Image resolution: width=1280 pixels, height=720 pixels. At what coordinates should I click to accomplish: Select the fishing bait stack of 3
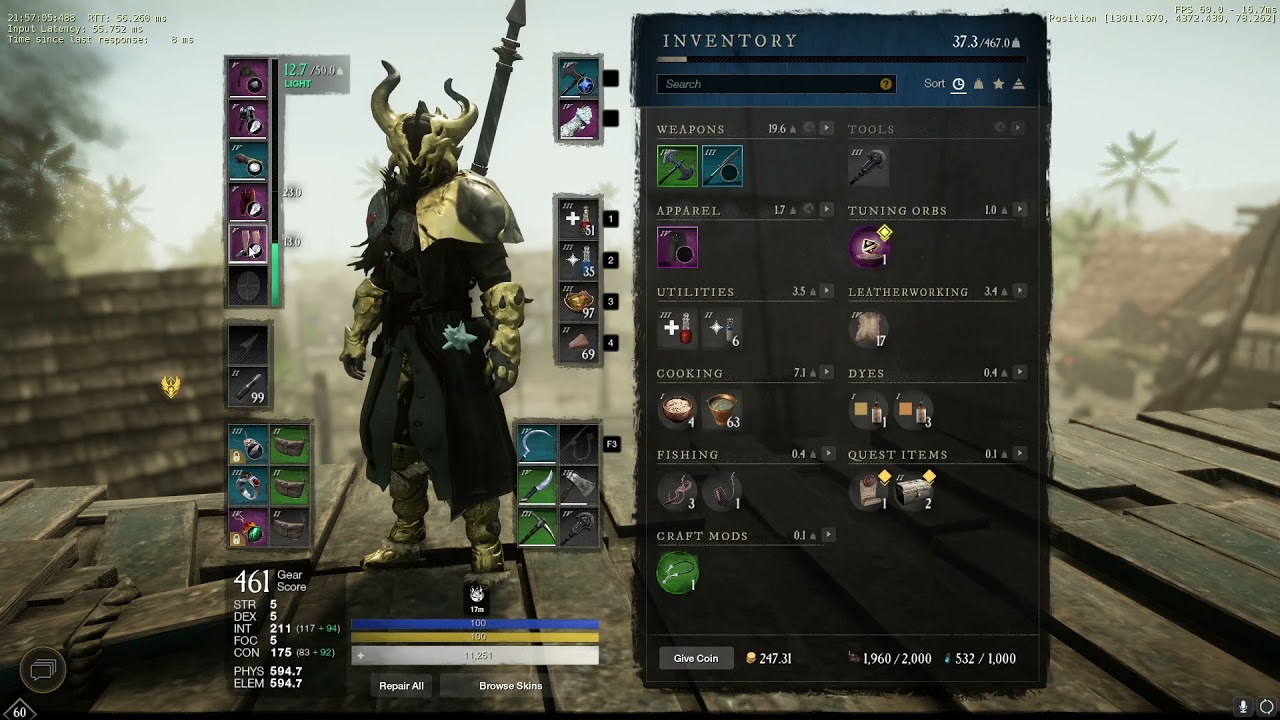tap(677, 491)
